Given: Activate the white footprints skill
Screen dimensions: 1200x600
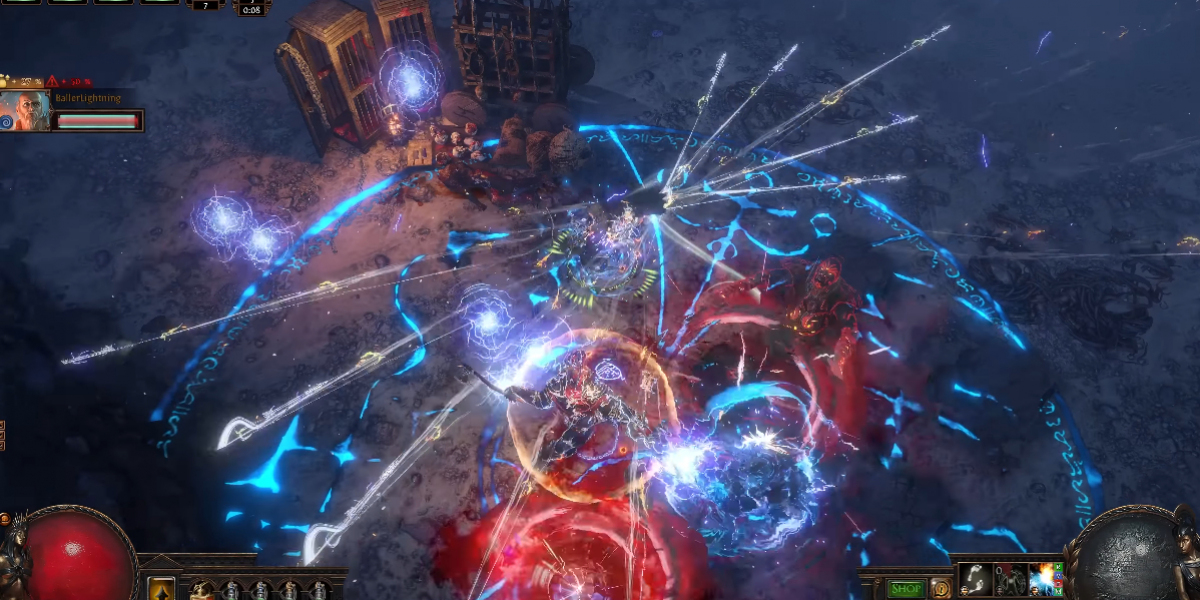Looking at the screenshot, I should pyautogui.click(x=974, y=580).
